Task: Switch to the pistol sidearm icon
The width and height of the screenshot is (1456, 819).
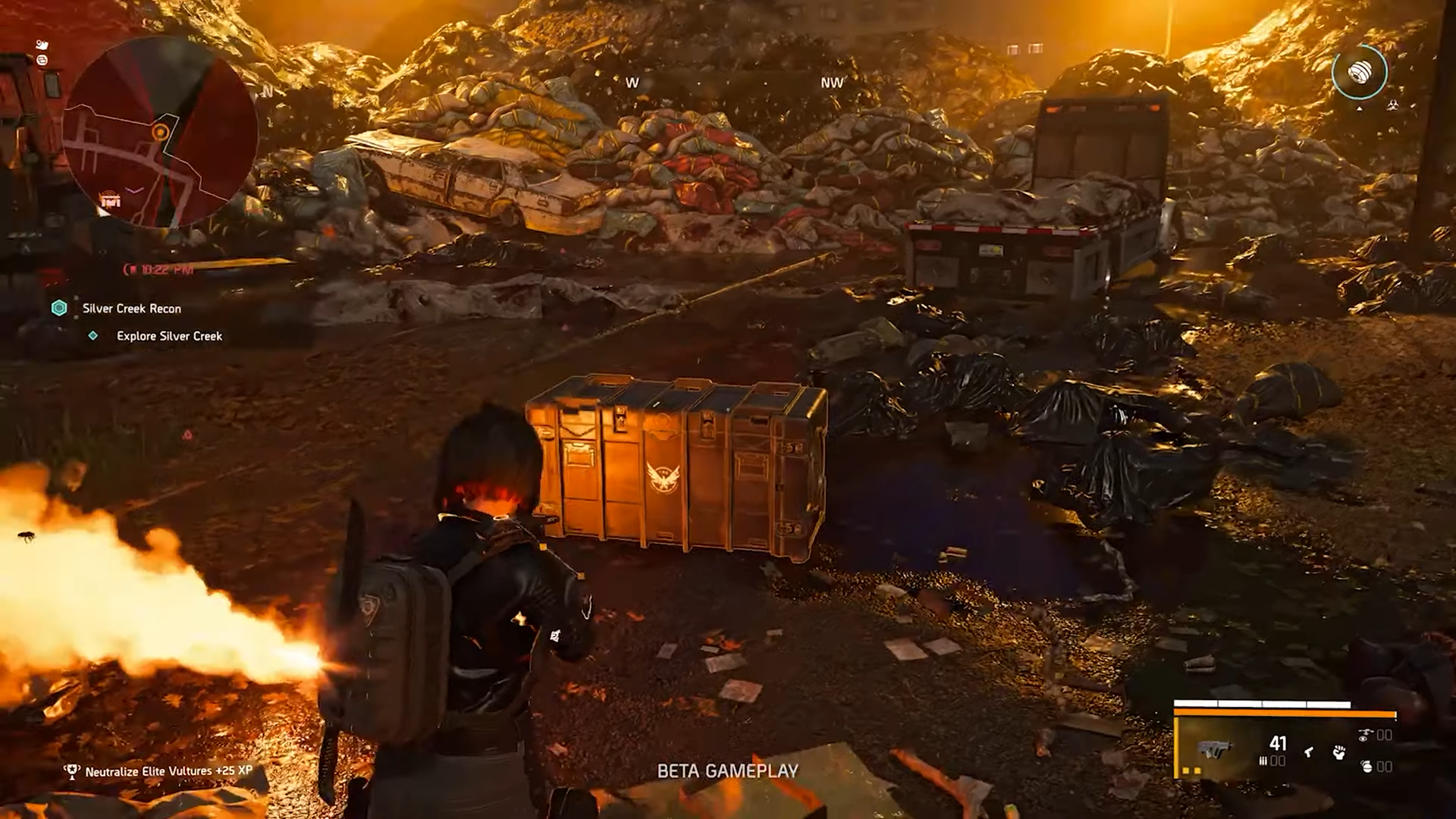Action: click(1308, 752)
